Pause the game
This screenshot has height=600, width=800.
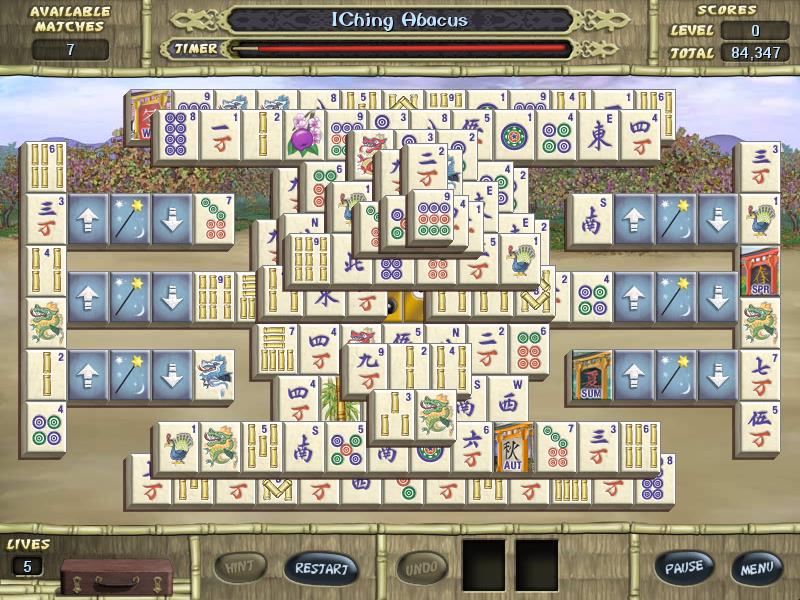[684, 568]
